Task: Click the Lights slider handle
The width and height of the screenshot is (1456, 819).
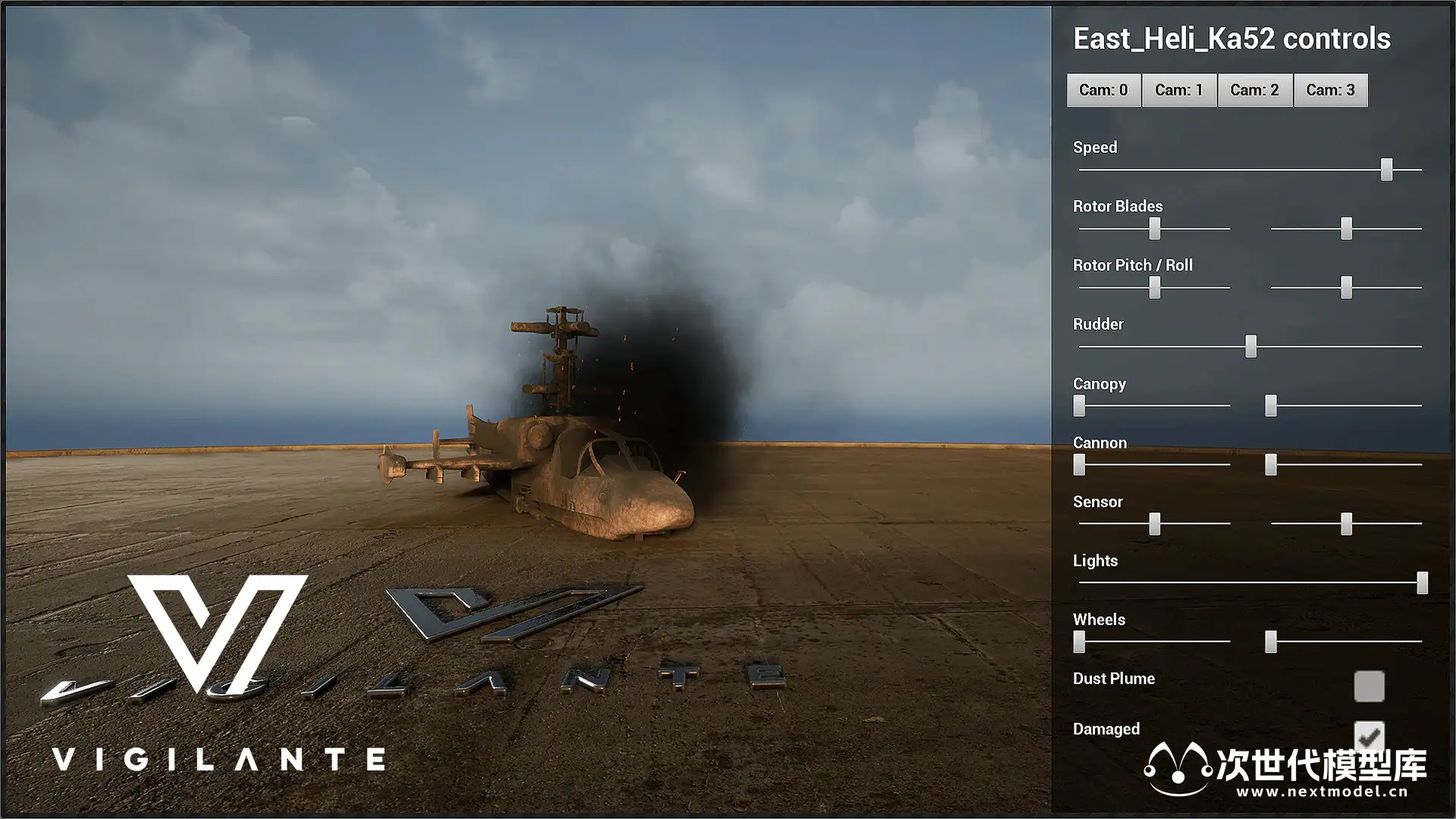Action: click(x=1422, y=582)
